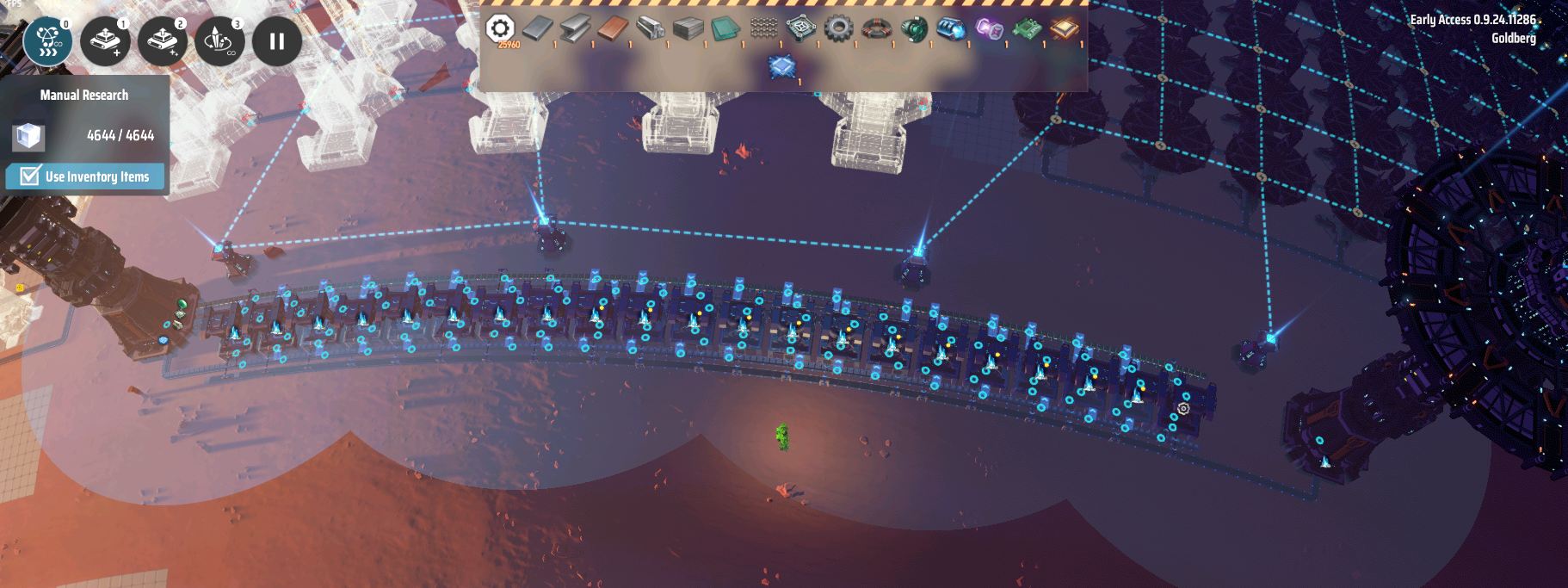The width and height of the screenshot is (1568, 588).
Task: Select the copper plate item slot
Action: click(613, 29)
